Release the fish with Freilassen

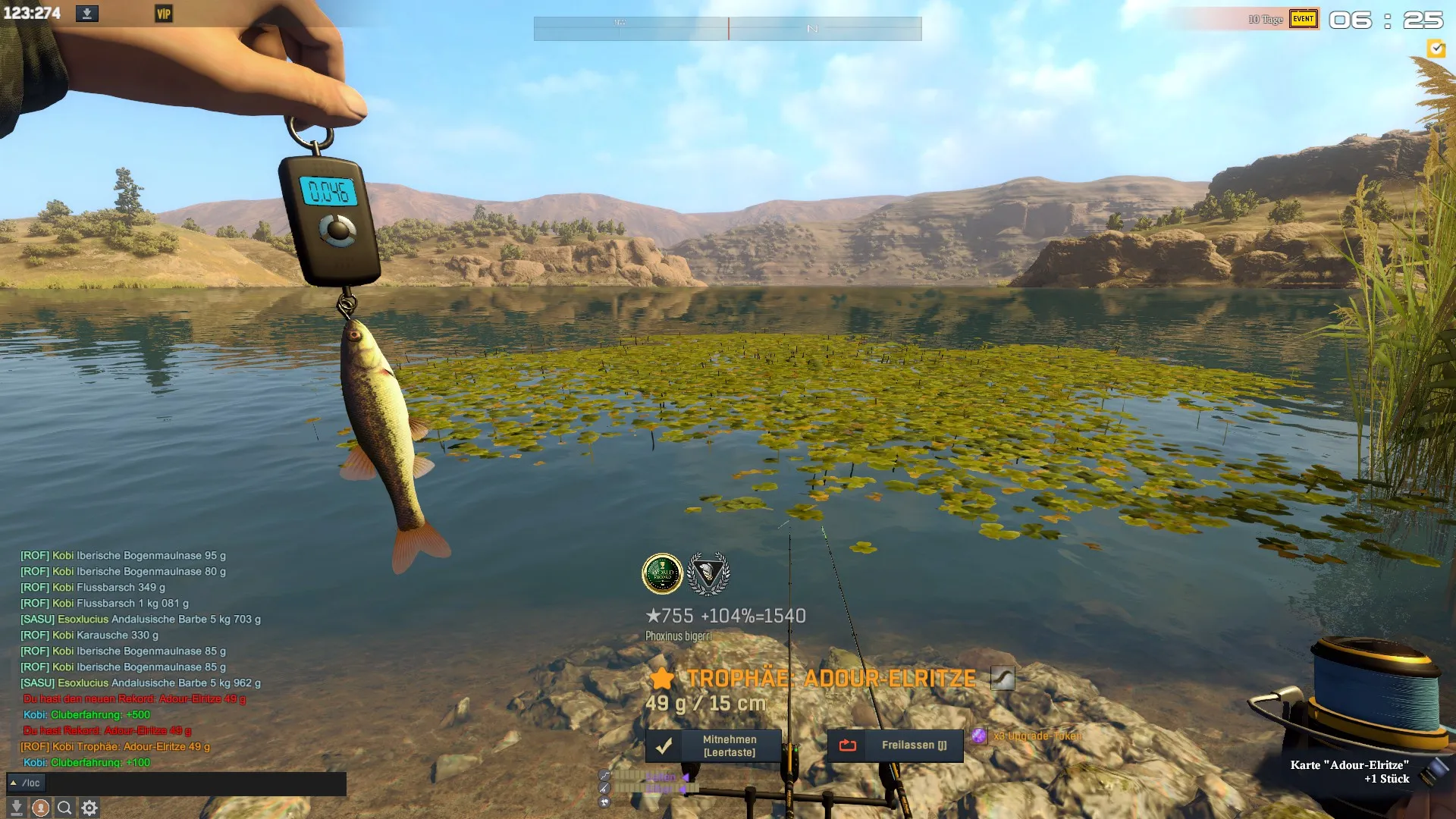(895, 746)
